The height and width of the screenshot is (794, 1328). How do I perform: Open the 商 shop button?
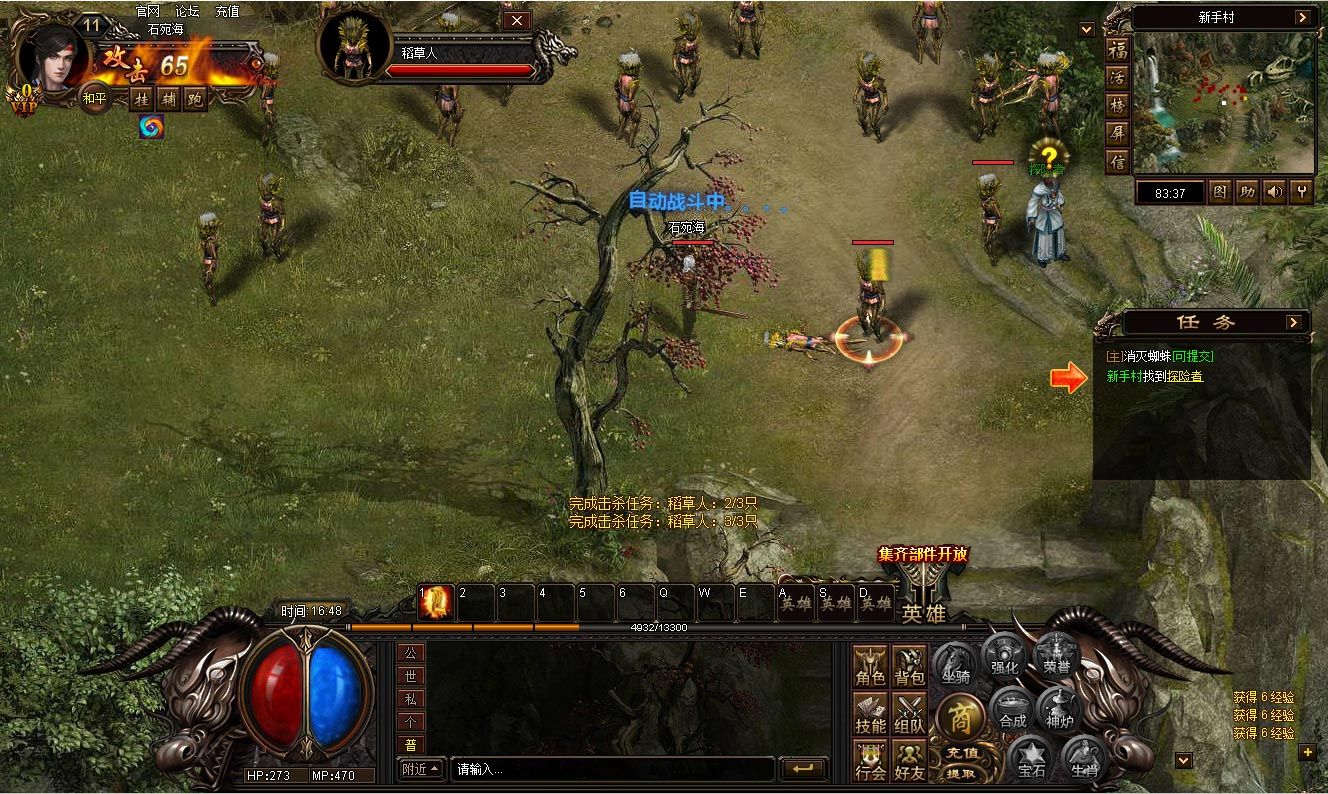coord(960,716)
